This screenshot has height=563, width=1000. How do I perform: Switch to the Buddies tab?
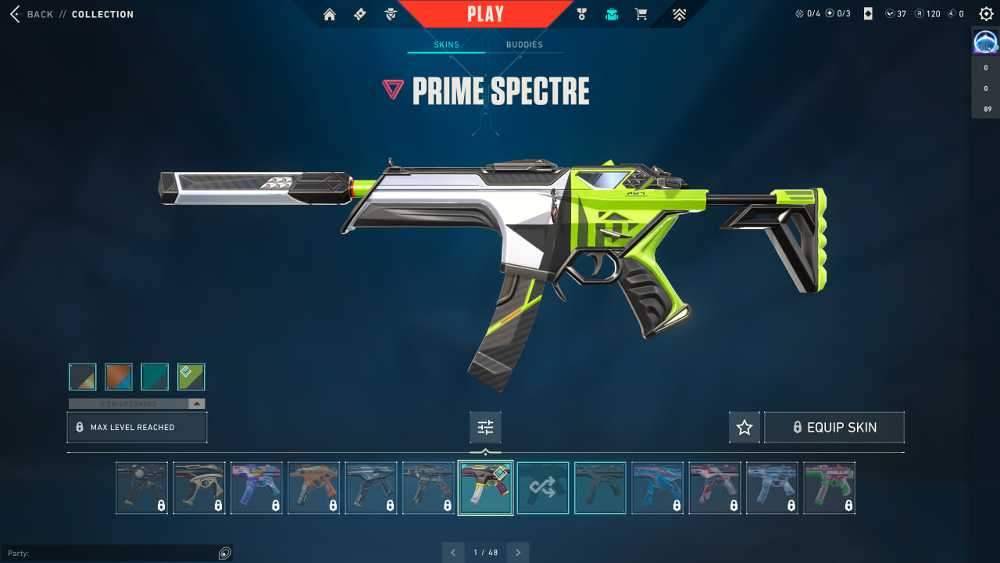(524, 45)
